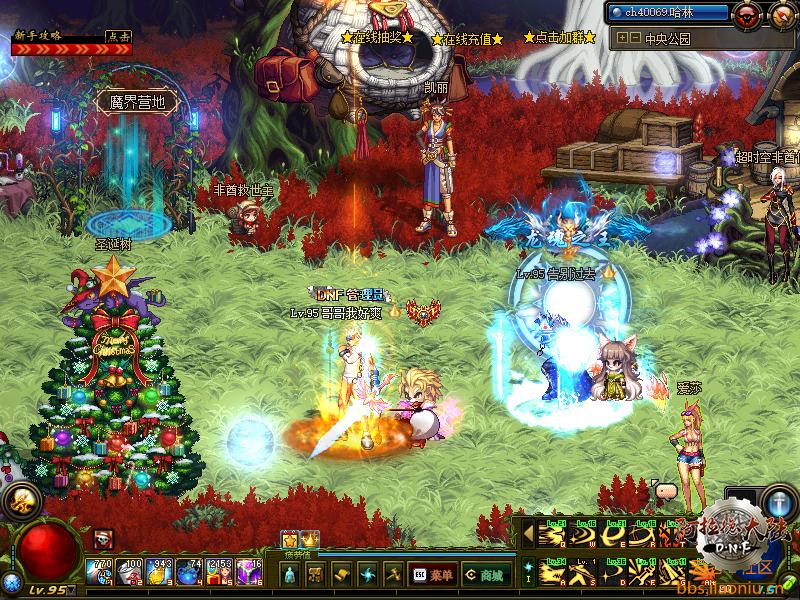Zoom out the minimap with minus button
The width and height of the screenshot is (800, 600).
(635, 38)
